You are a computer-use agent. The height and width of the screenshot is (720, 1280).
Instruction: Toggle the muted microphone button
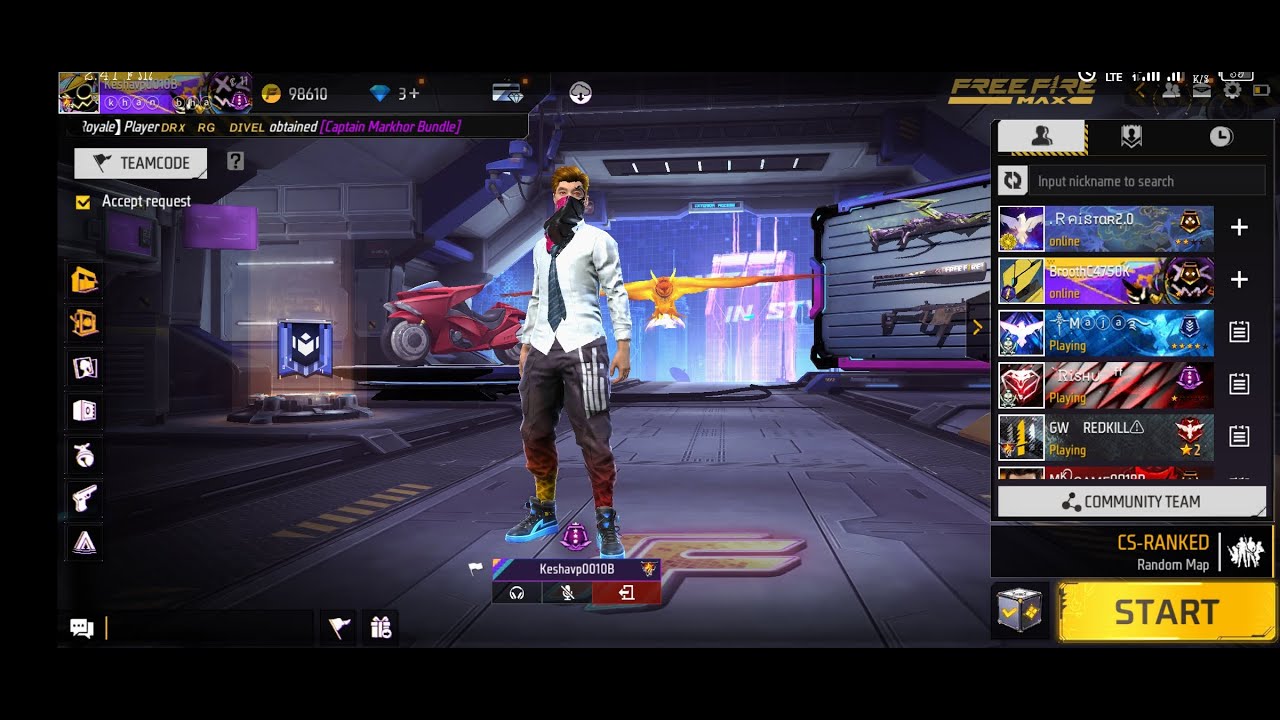click(567, 593)
